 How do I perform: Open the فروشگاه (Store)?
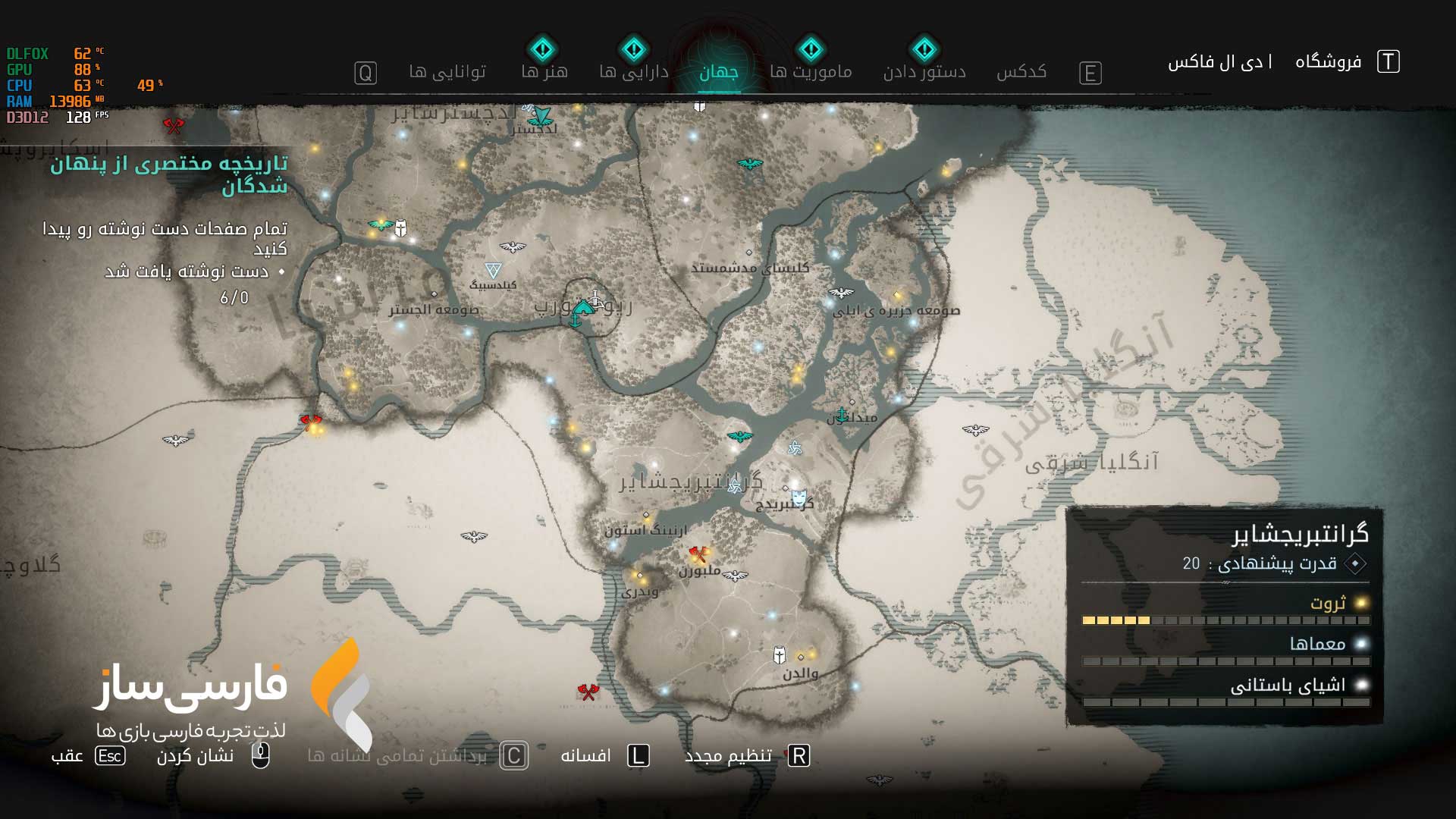tap(1328, 61)
